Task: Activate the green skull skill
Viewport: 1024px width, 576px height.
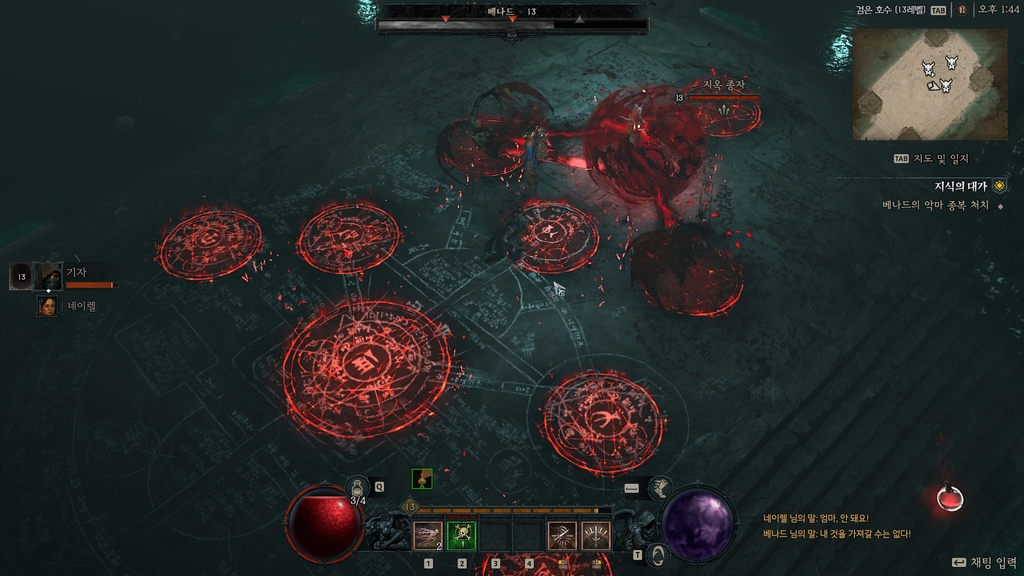Action: (461, 536)
